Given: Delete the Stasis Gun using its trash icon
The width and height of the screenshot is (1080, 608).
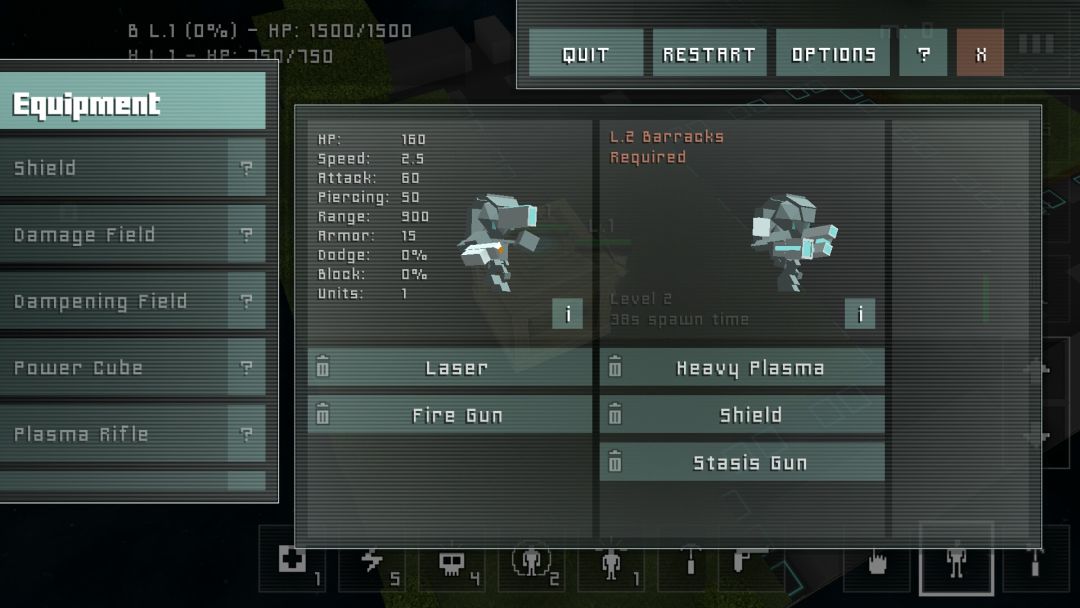Looking at the screenshot, I should pos(615,462).
